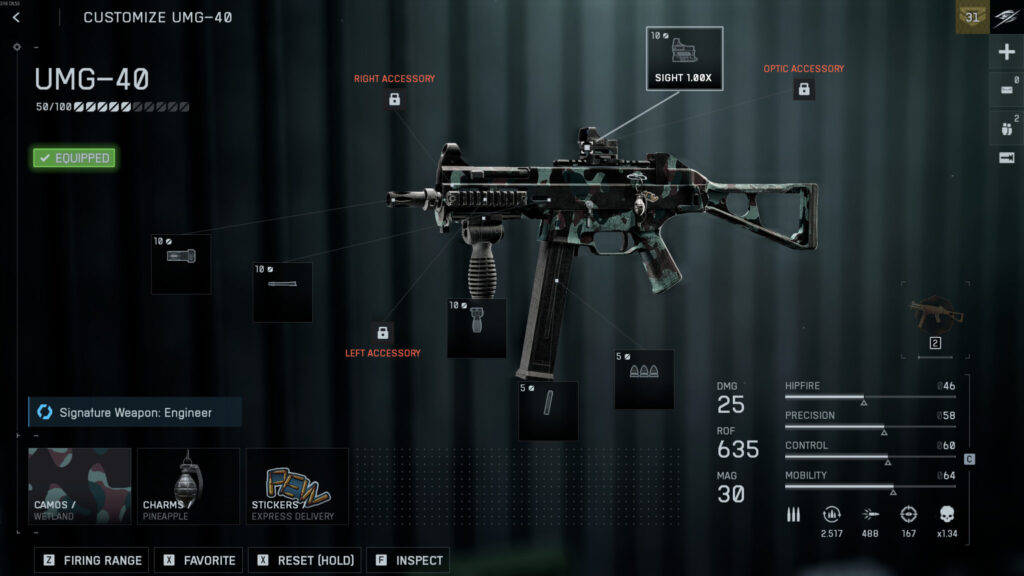Select the locked Right Accessory slot
This screenshot has width=1024, height=576.
click(x=394, y=99)
